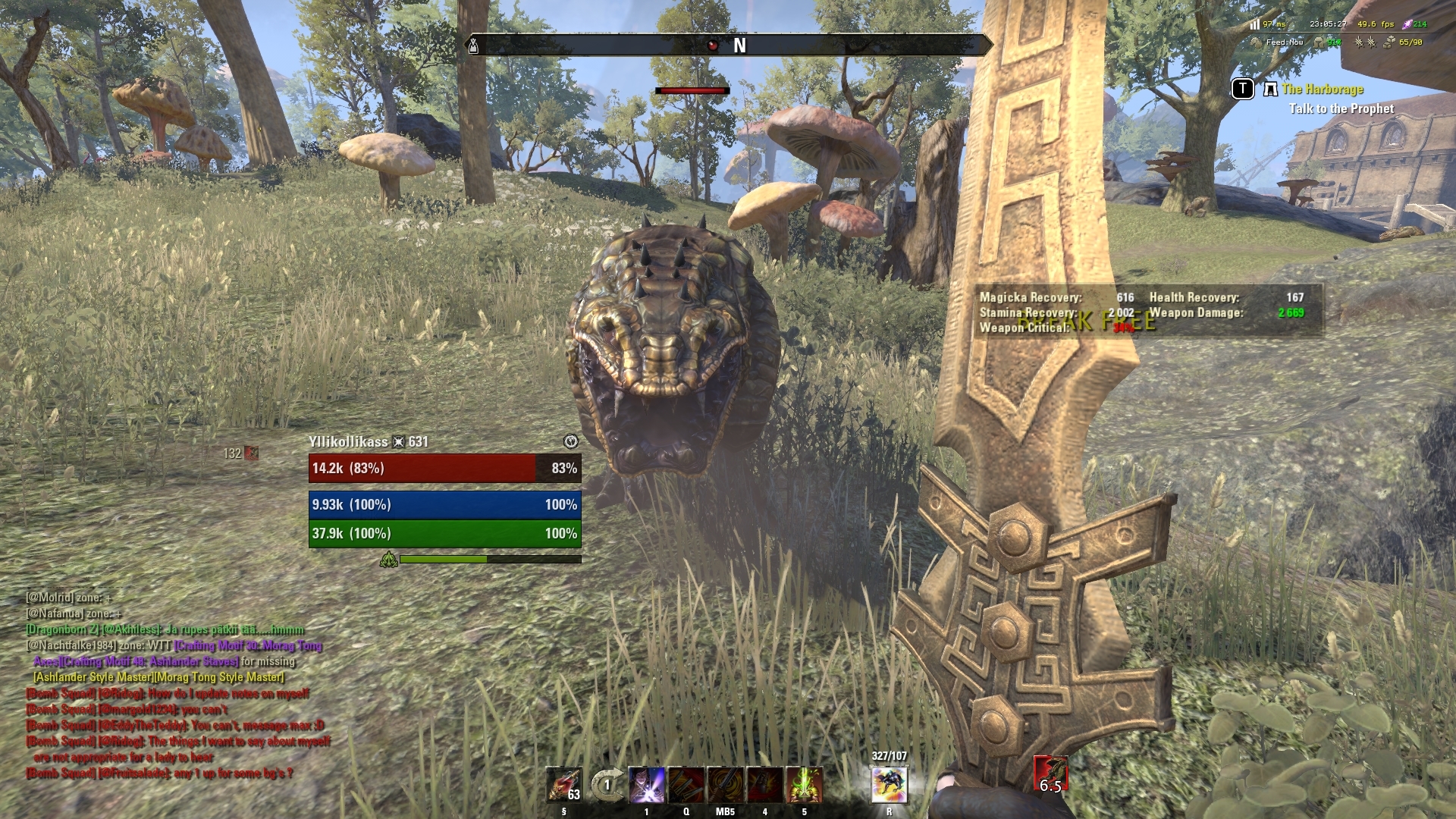Click the MB5 ability icon

[726, 785]
